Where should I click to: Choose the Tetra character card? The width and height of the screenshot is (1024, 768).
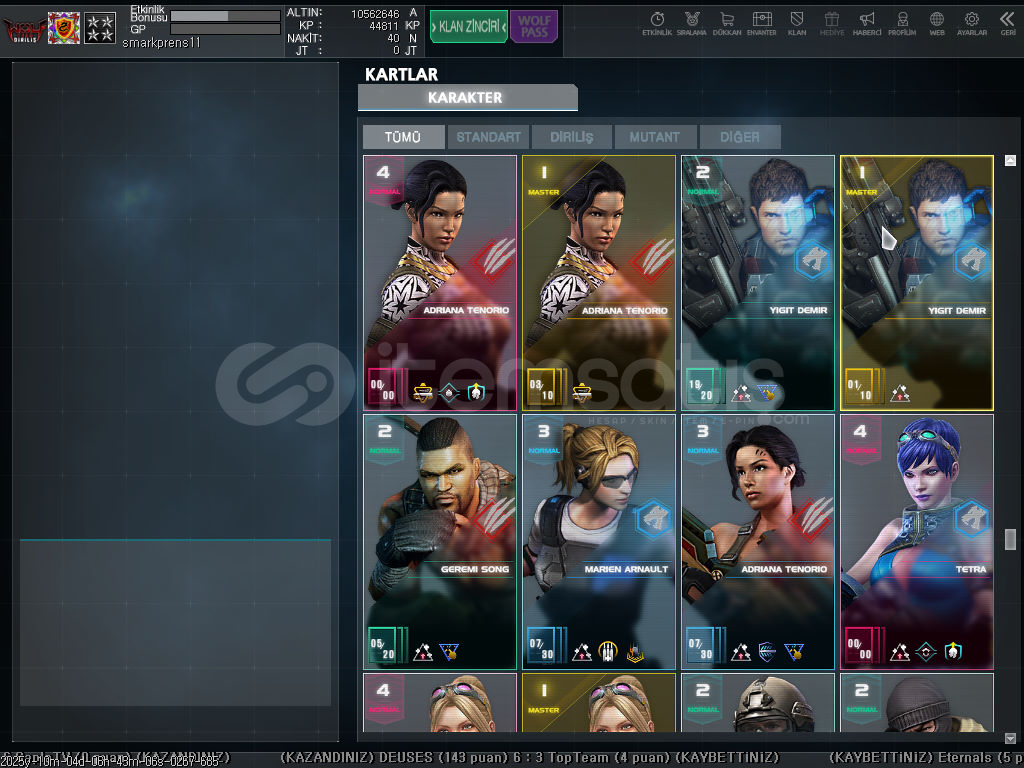coord(916,541)
